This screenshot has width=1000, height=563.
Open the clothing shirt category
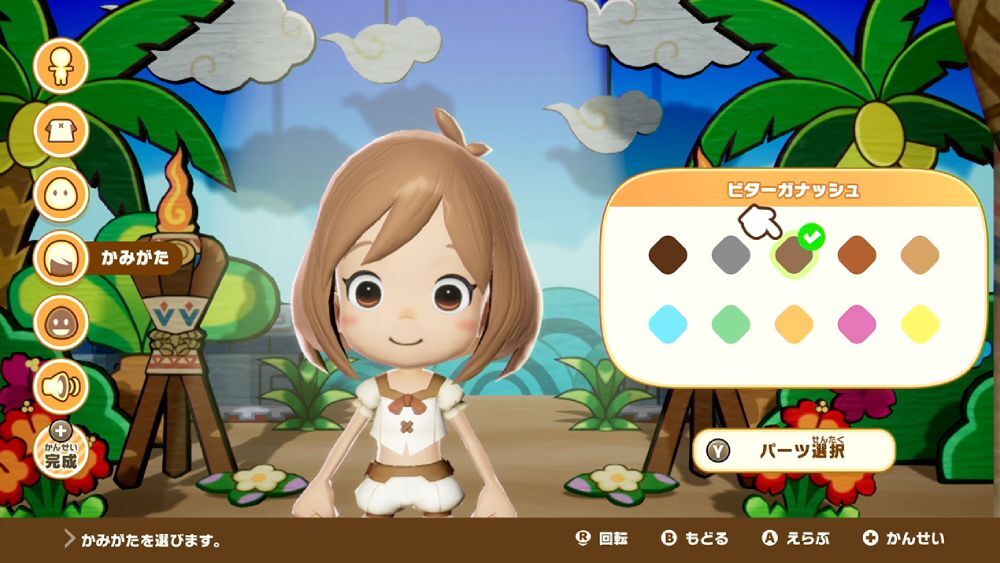(x=61, y=130)
